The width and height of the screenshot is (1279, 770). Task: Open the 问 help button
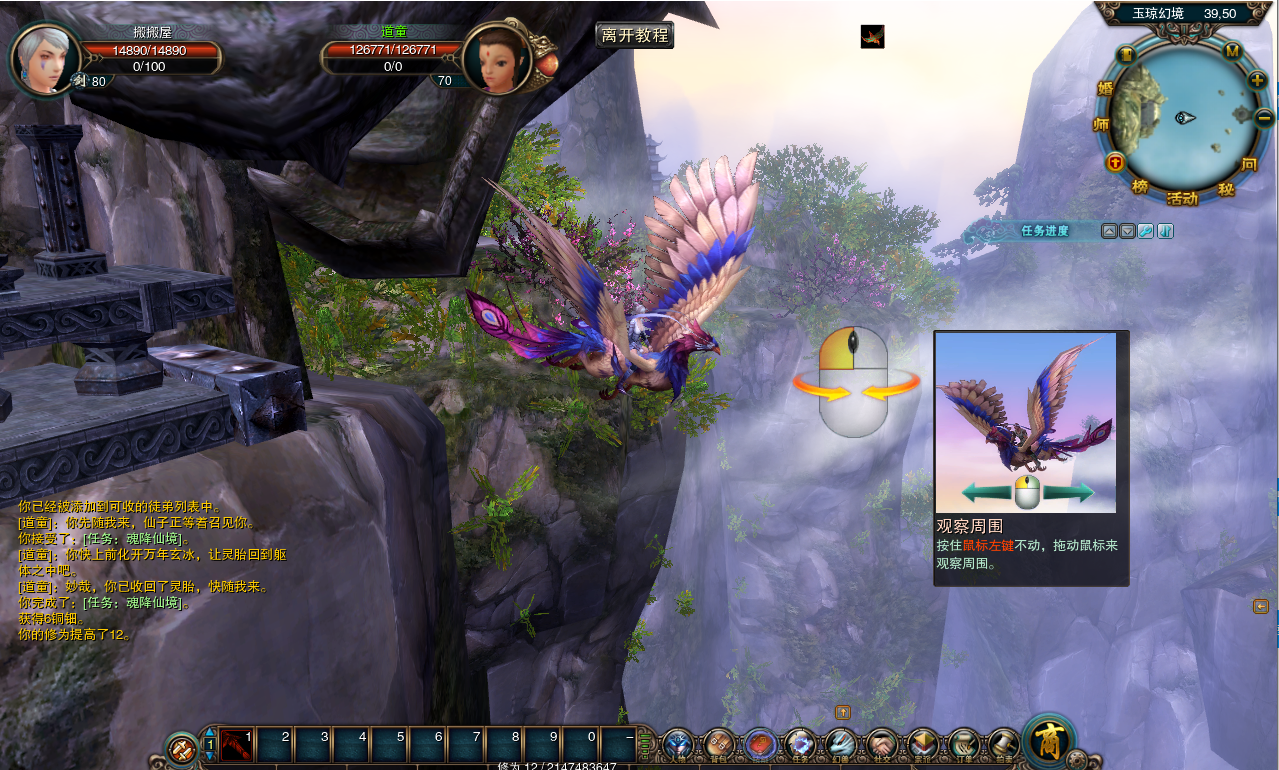click(1249, 163)
